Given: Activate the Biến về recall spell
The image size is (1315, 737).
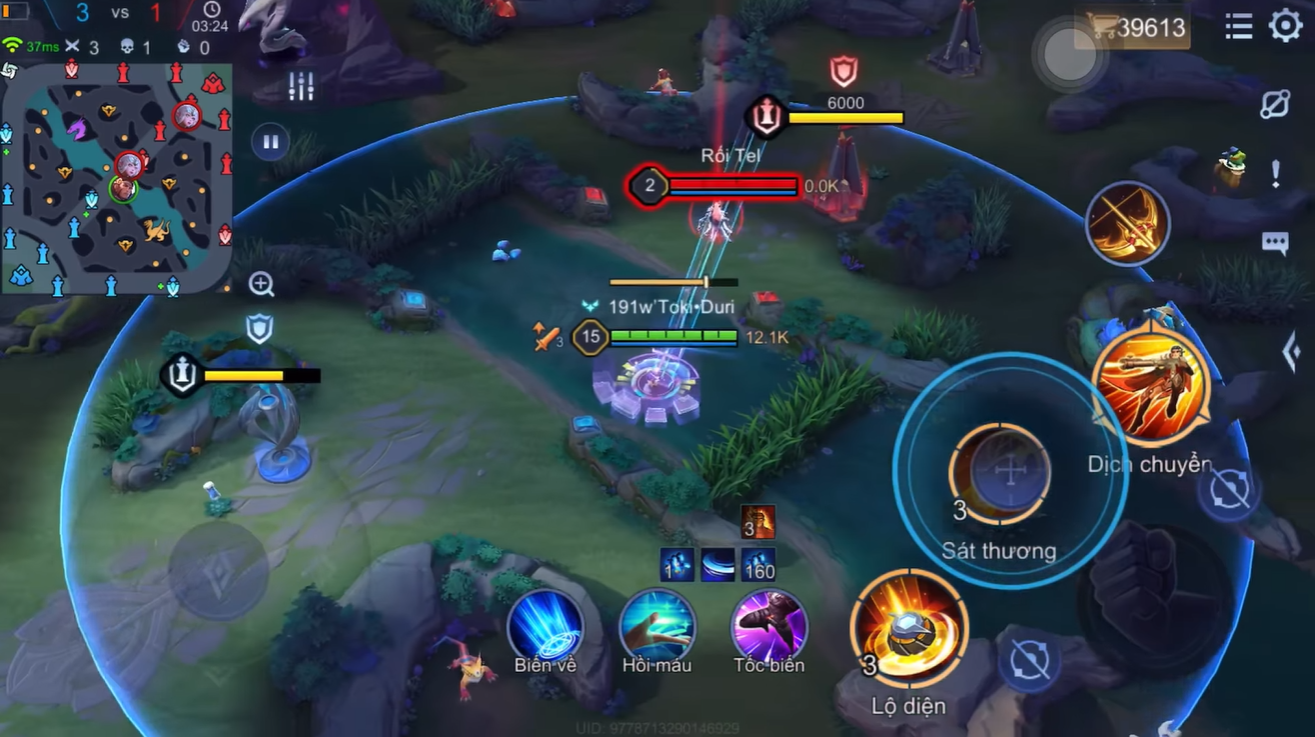Looking at the screenshot, I should point(545,626).
